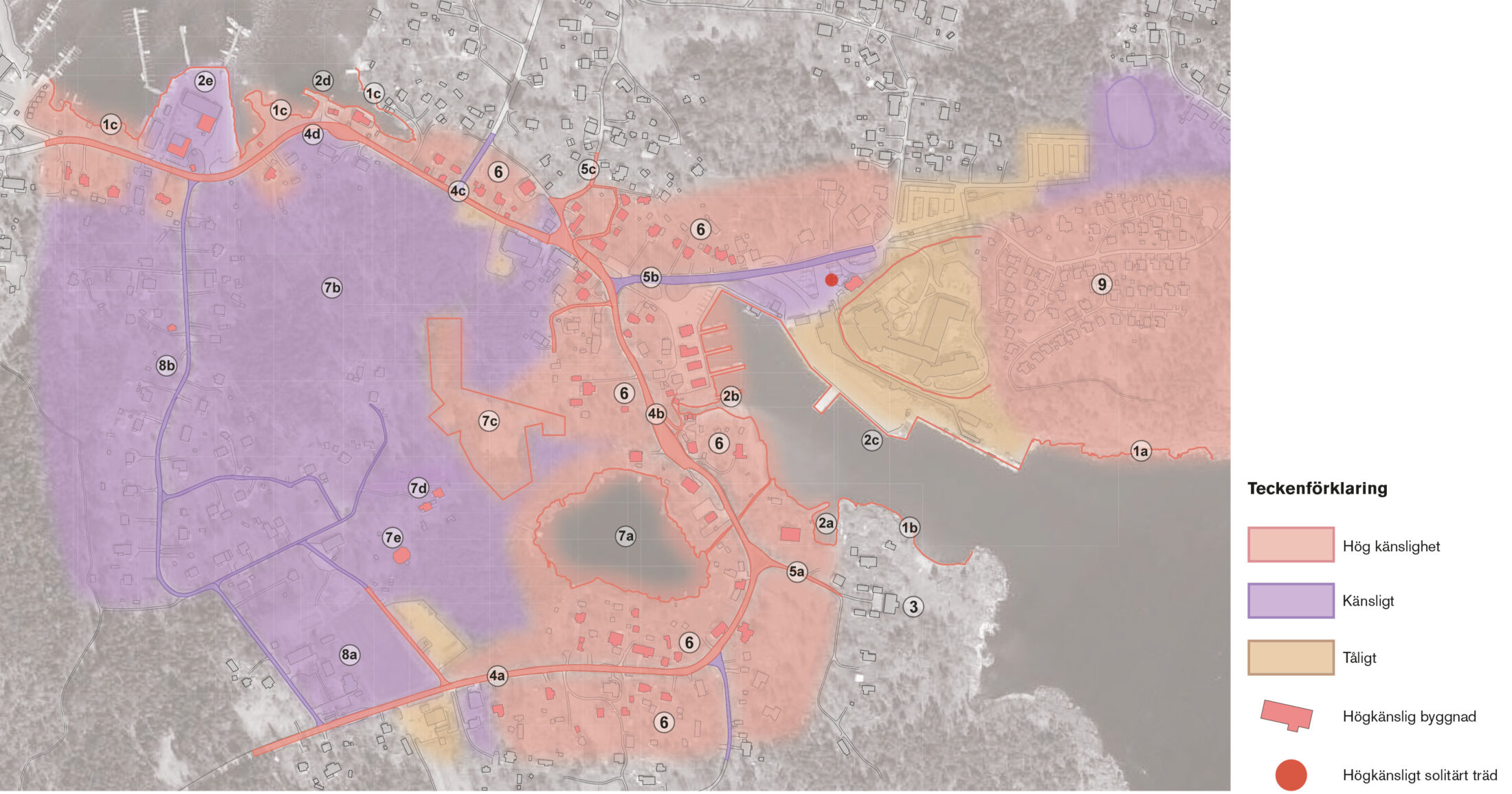This screenshot has width=1512, height=794.
Task: Click map marker 7a on the lake
Action: (625, 536)
